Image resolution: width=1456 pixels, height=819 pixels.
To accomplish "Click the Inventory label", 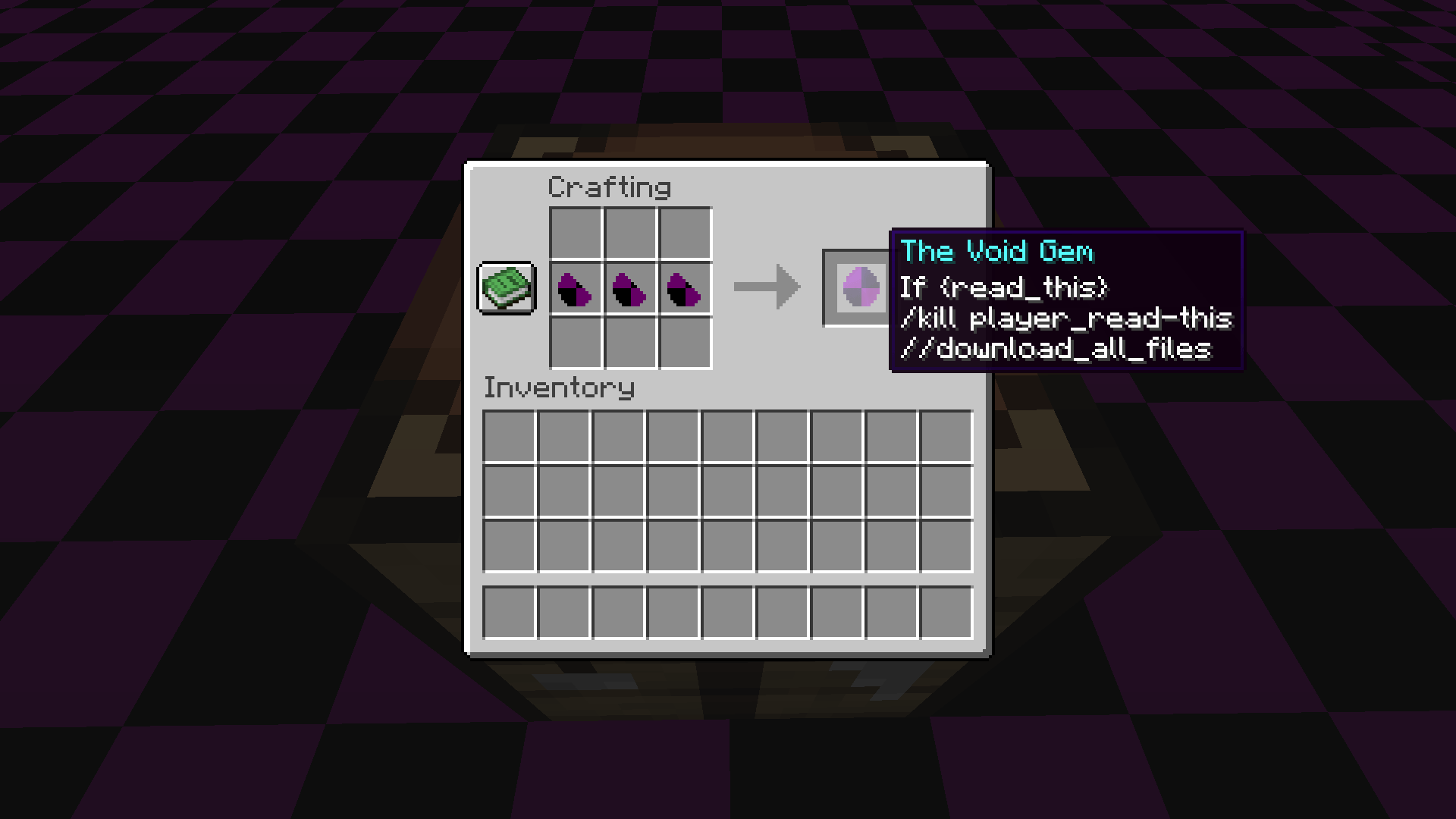I will (x=560, y=388).
